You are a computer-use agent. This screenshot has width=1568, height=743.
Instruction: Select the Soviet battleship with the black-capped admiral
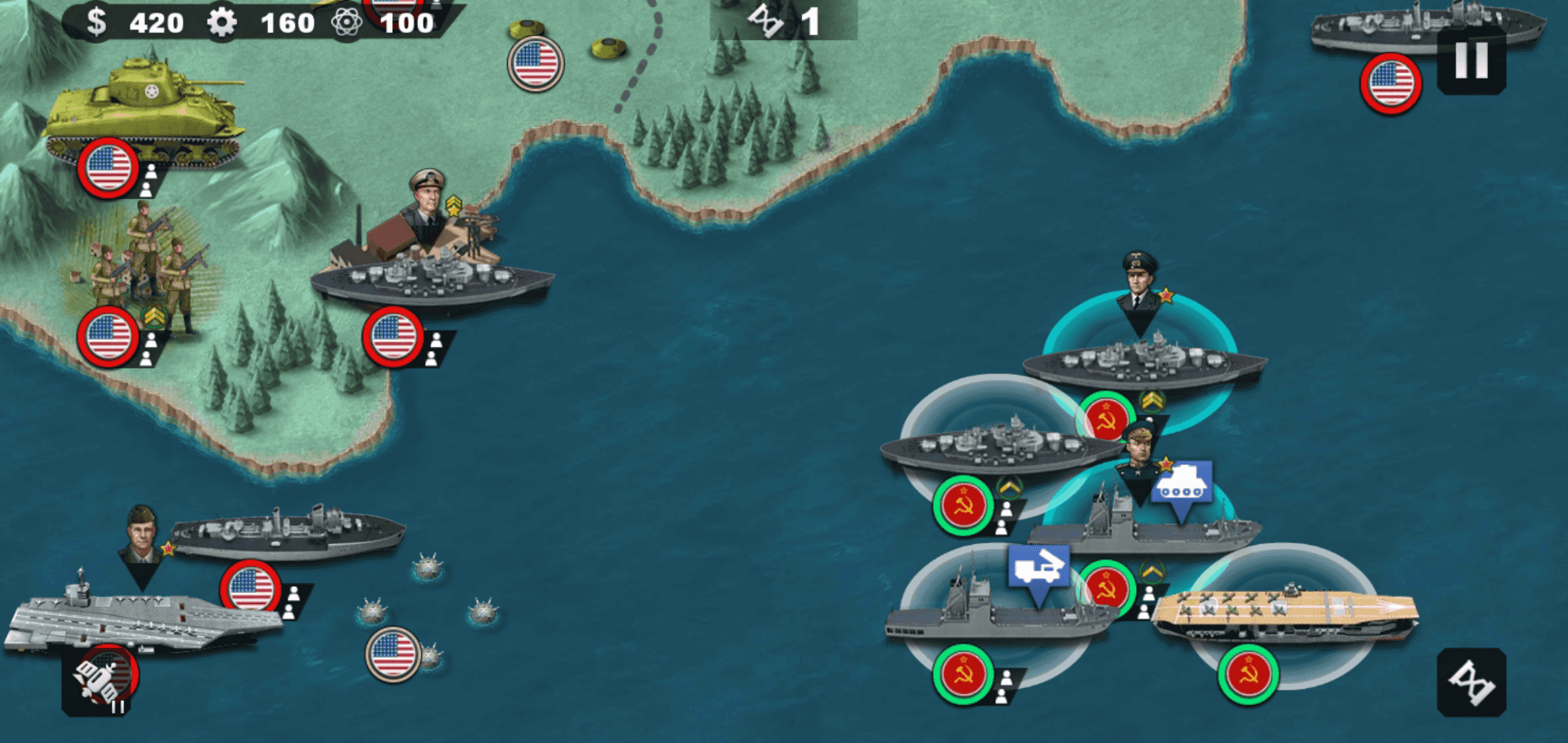click(x=1143, y=363)
